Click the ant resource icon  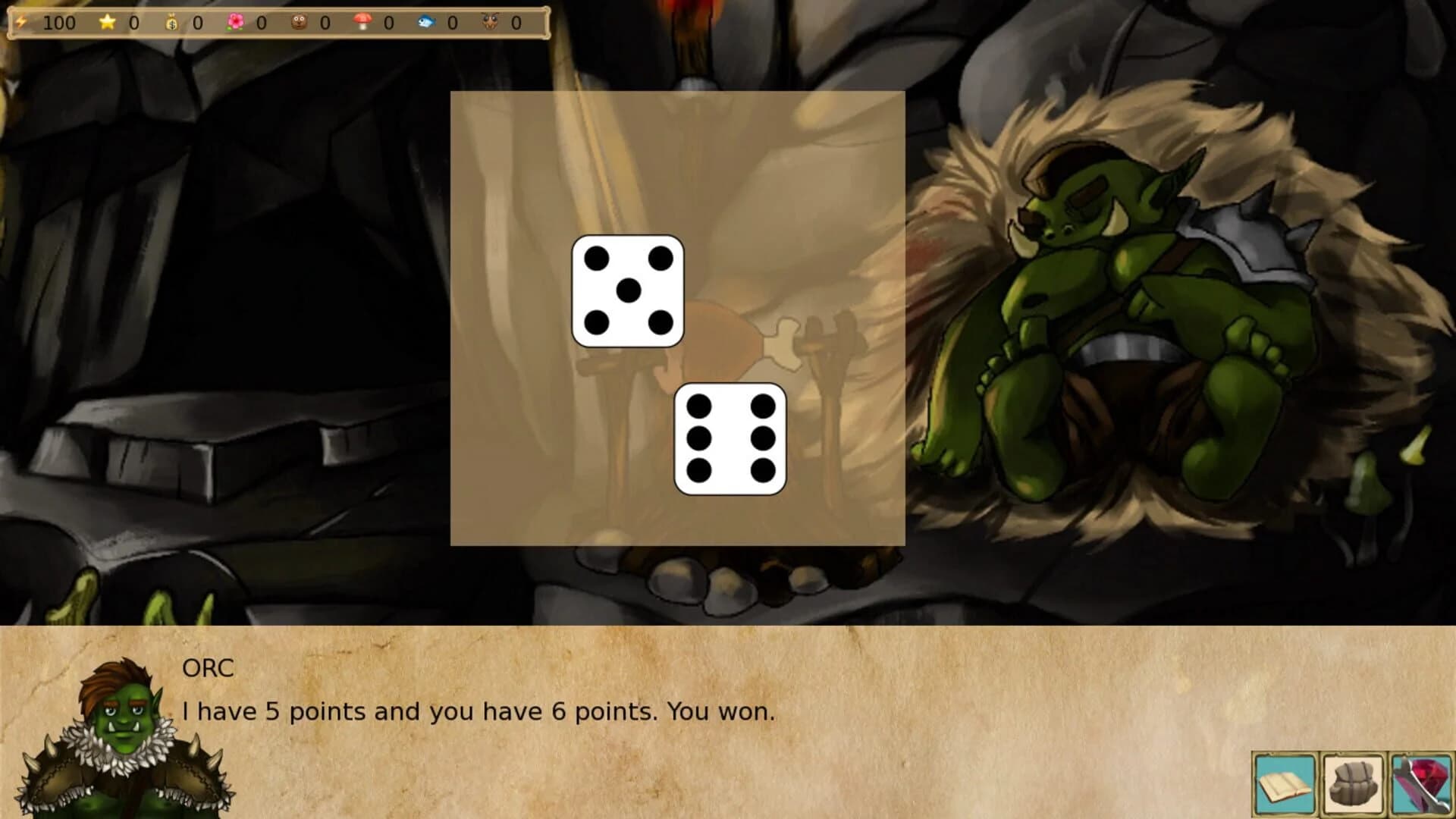[491, 23]
